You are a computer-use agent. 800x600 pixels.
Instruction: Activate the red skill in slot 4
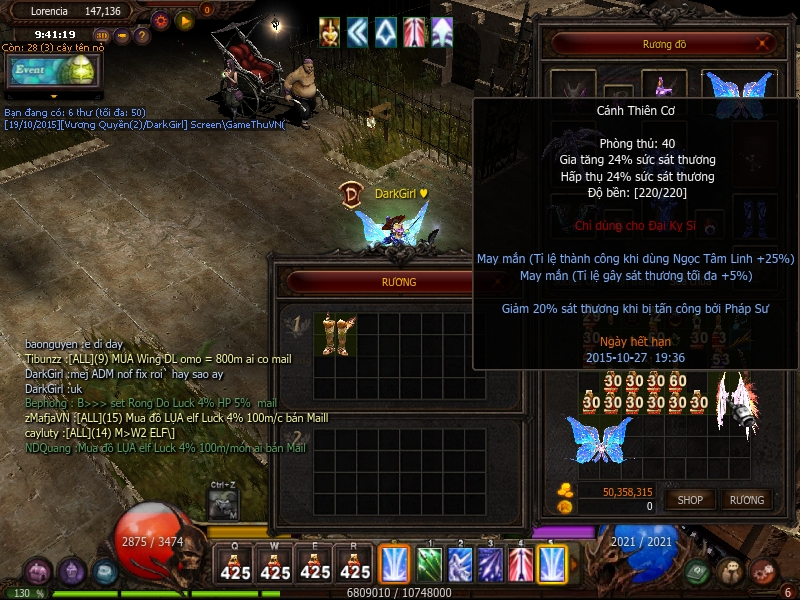[x=522, y=563]
